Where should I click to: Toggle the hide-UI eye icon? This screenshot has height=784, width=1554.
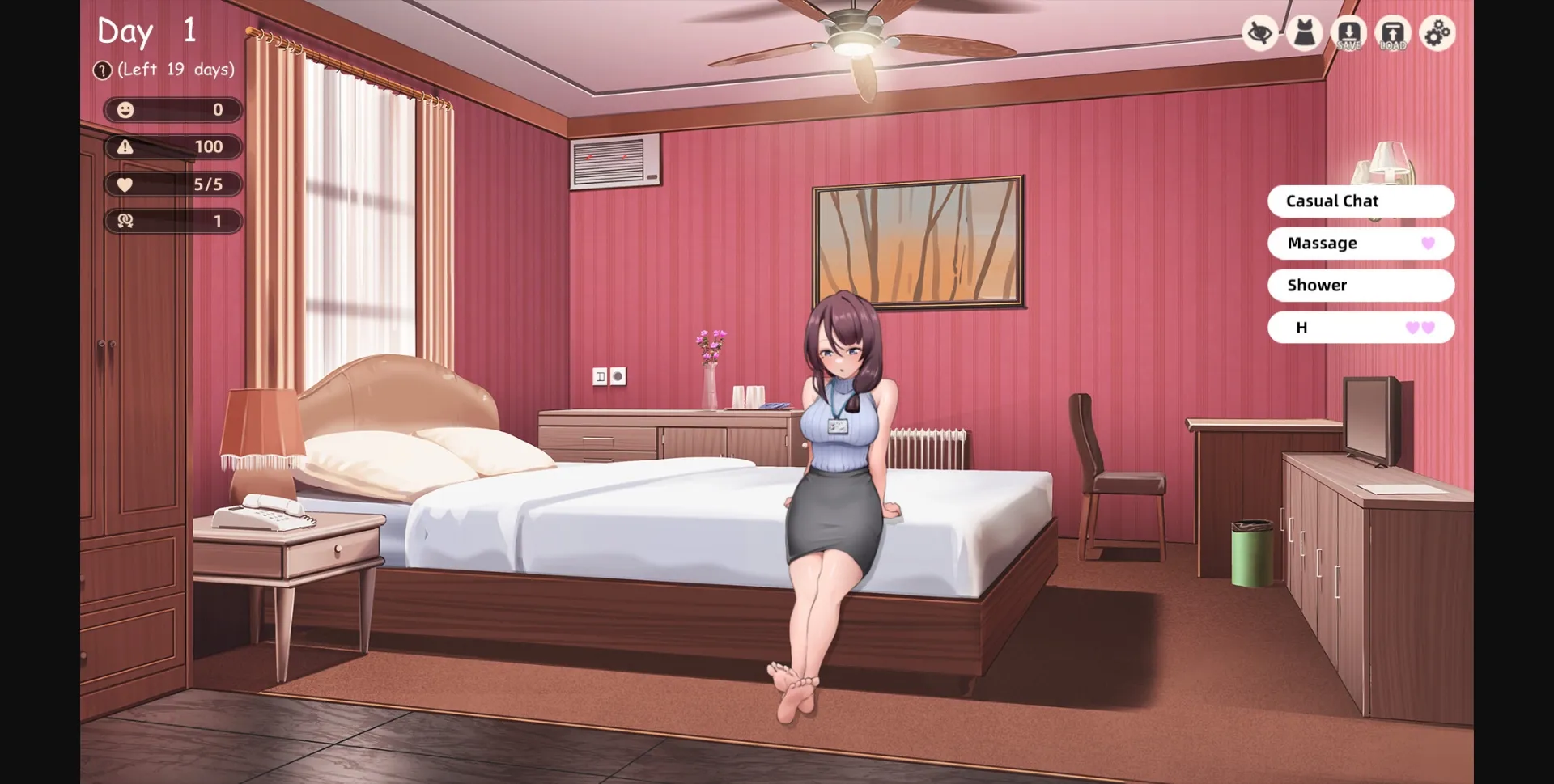coord(1260,33)
